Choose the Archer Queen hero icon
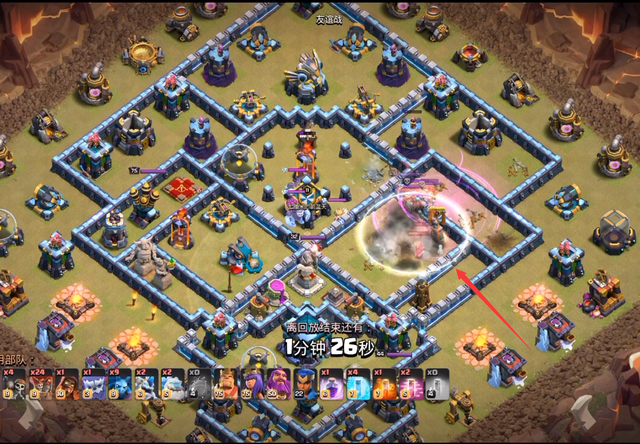The width and height of the screenshot is (640, 444). pyautogui.click(x=250, y=384)
